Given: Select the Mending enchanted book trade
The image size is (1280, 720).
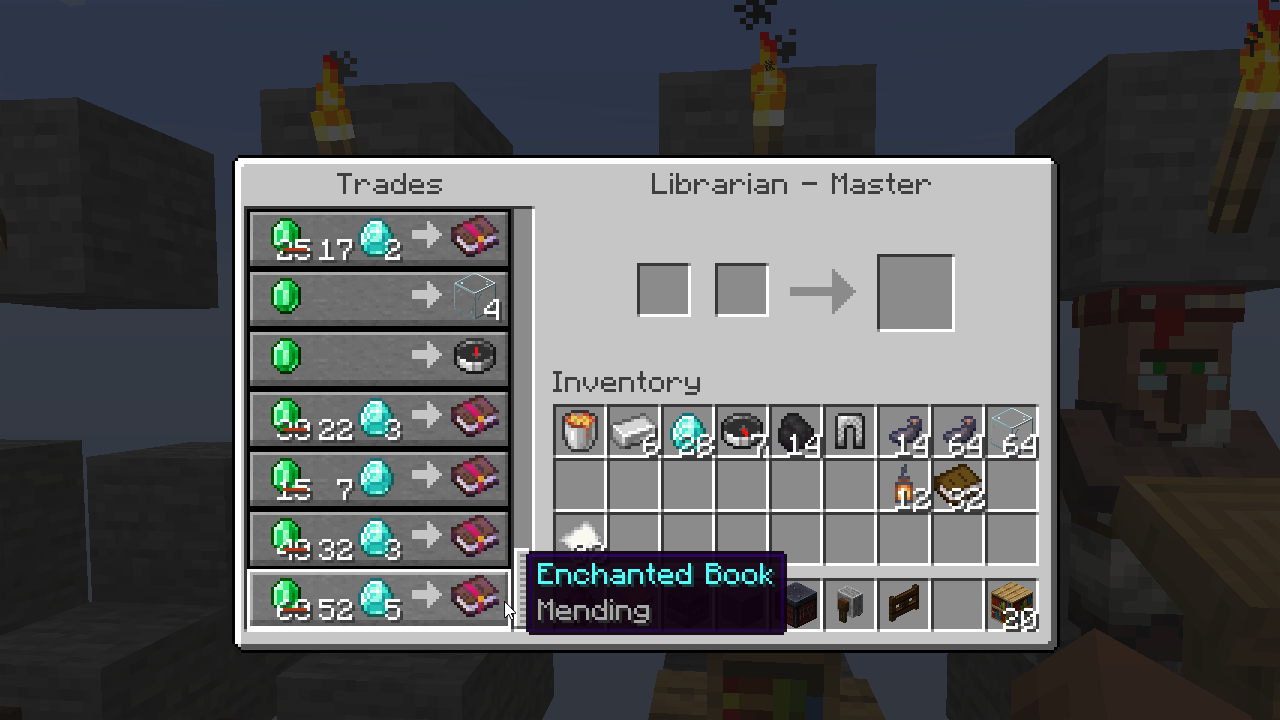Looking at the screenshot, I should coord(378,598).
